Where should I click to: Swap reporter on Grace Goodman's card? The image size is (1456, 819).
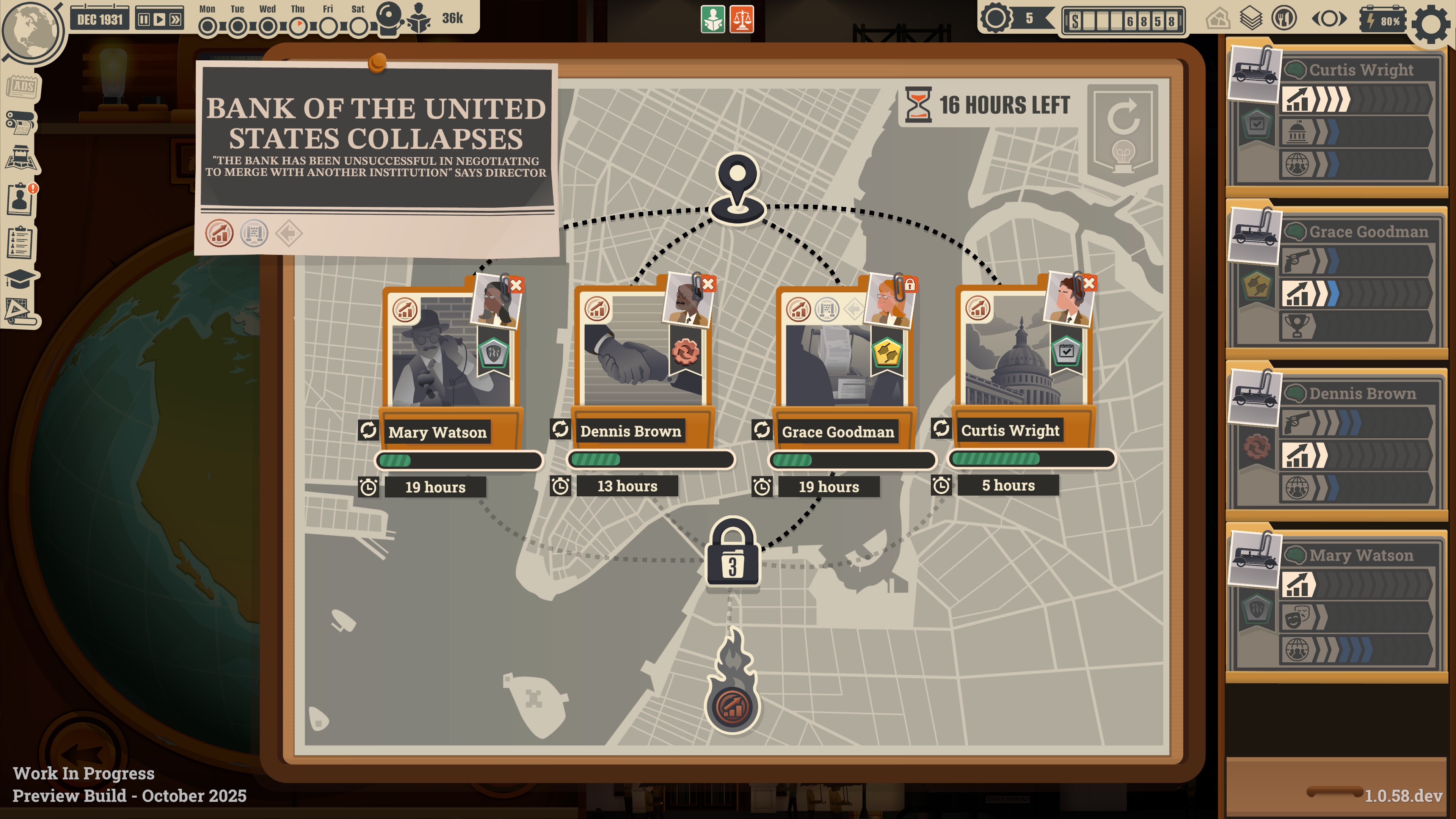761,430
